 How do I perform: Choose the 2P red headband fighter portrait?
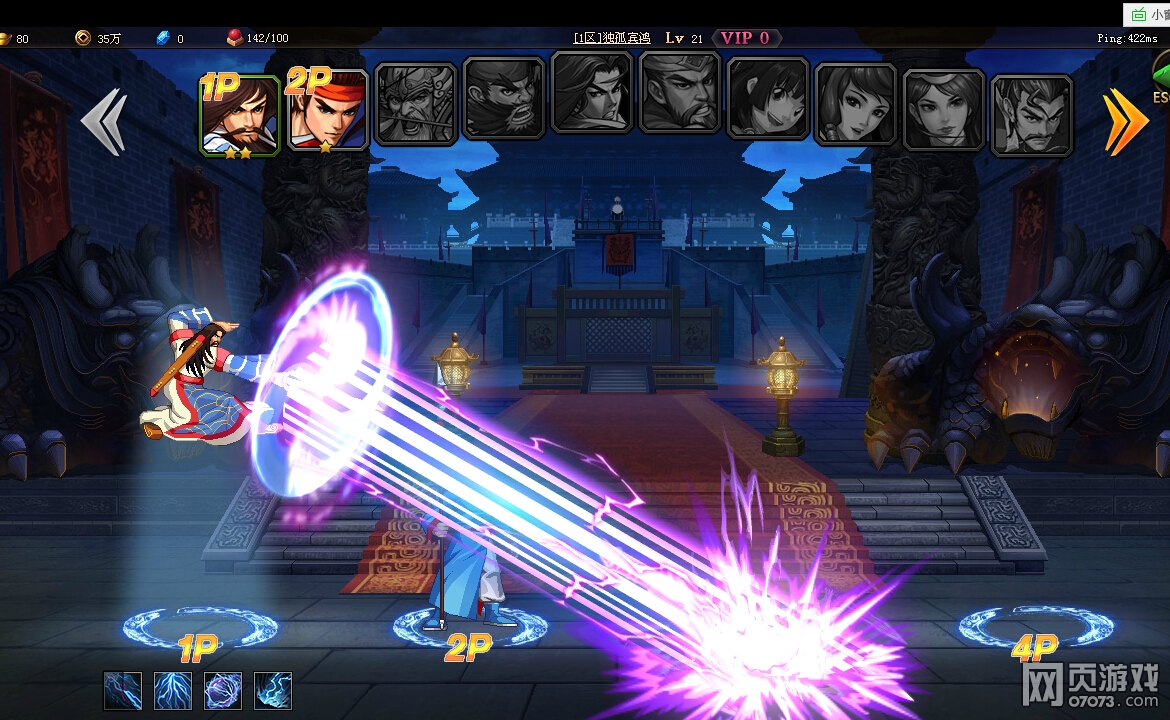click(x=328, y=110)
